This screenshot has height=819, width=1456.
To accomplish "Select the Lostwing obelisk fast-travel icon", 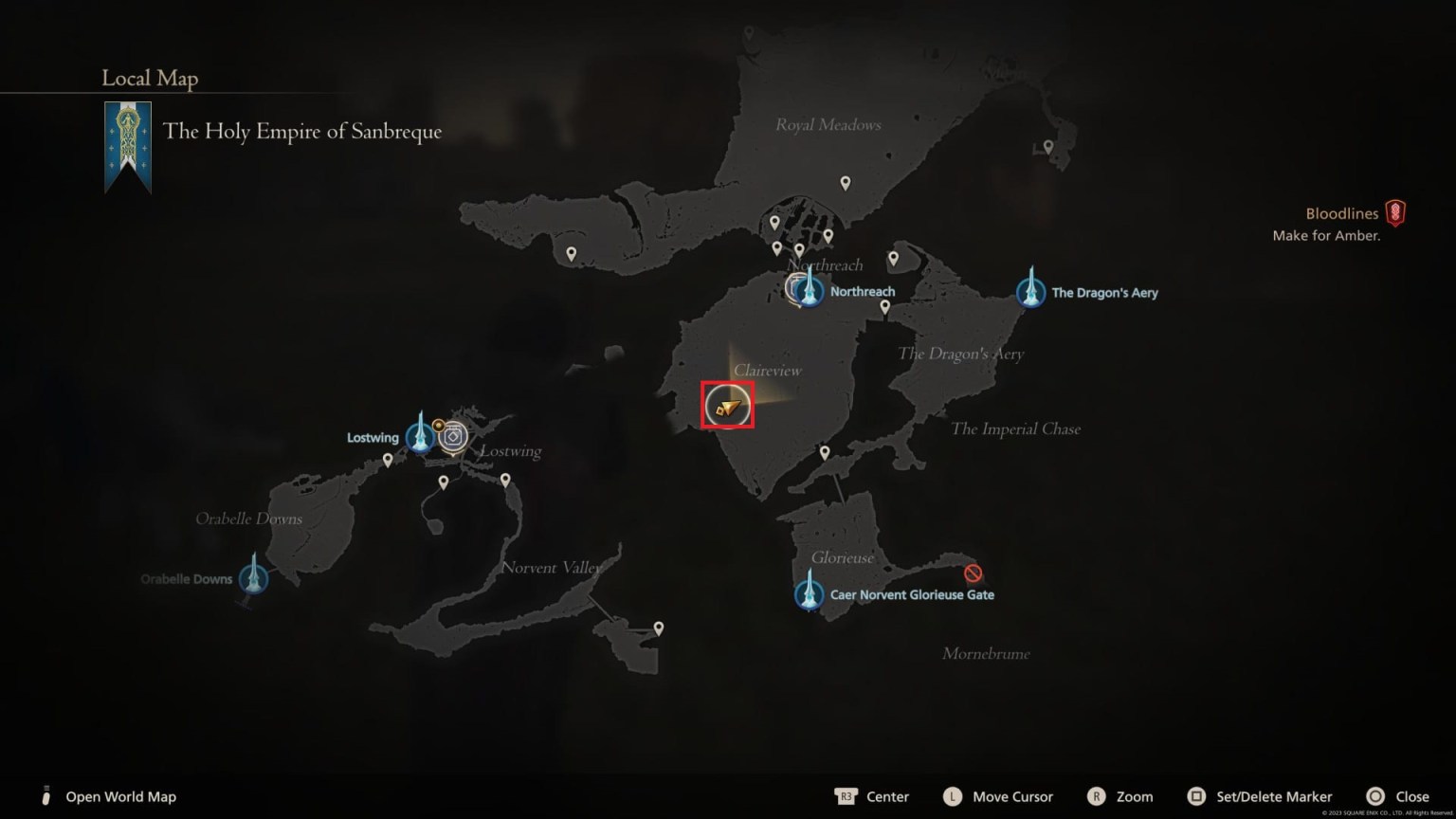I will click(420, 435).
